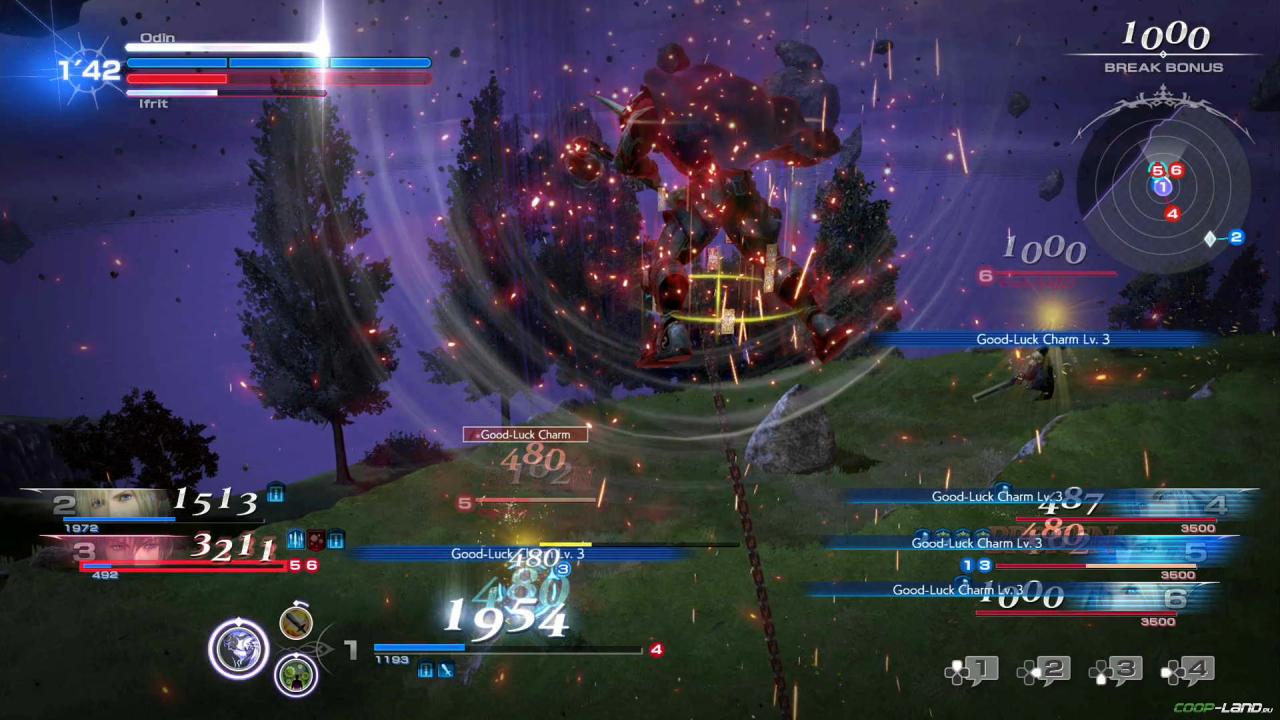The width and height of the screenshot is (1280, 720).
Task: Inspect the blue buff icon beside member 2
Action: (x=276, y=492)
